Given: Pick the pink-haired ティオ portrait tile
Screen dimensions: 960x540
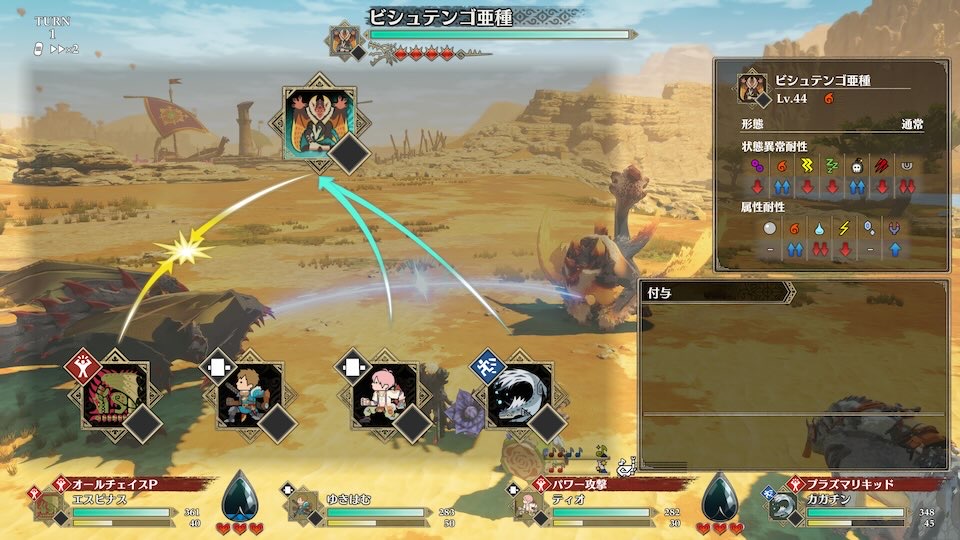Looking at the screenshot, I should 383,394.
